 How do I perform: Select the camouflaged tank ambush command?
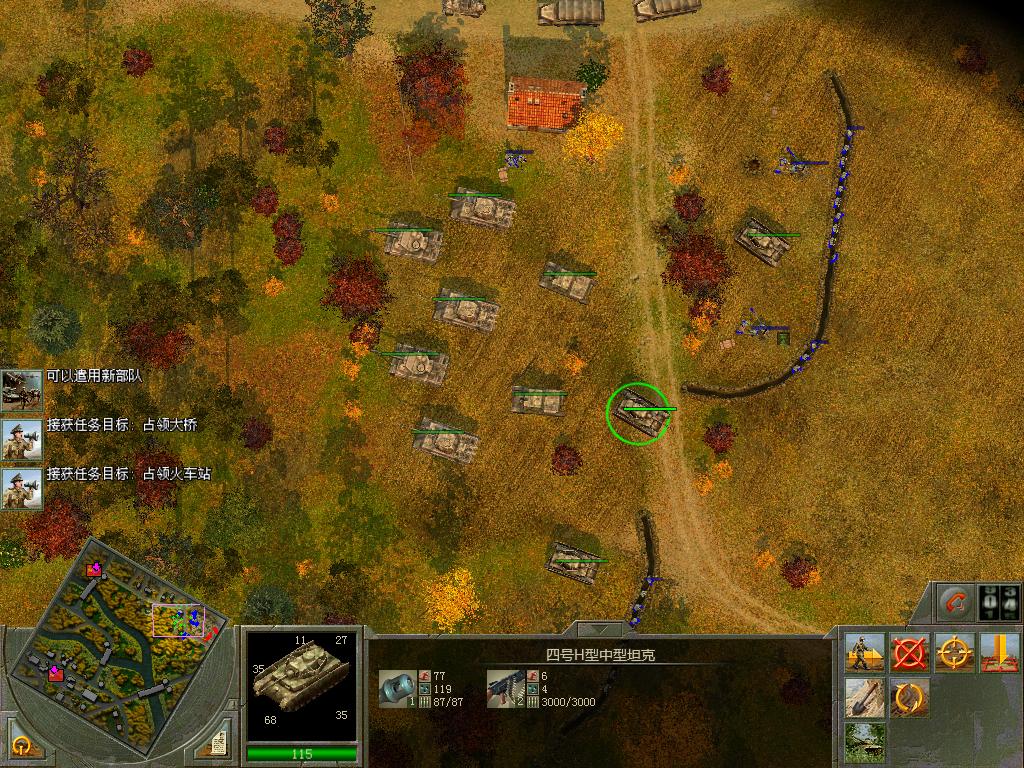click(862, 742)
